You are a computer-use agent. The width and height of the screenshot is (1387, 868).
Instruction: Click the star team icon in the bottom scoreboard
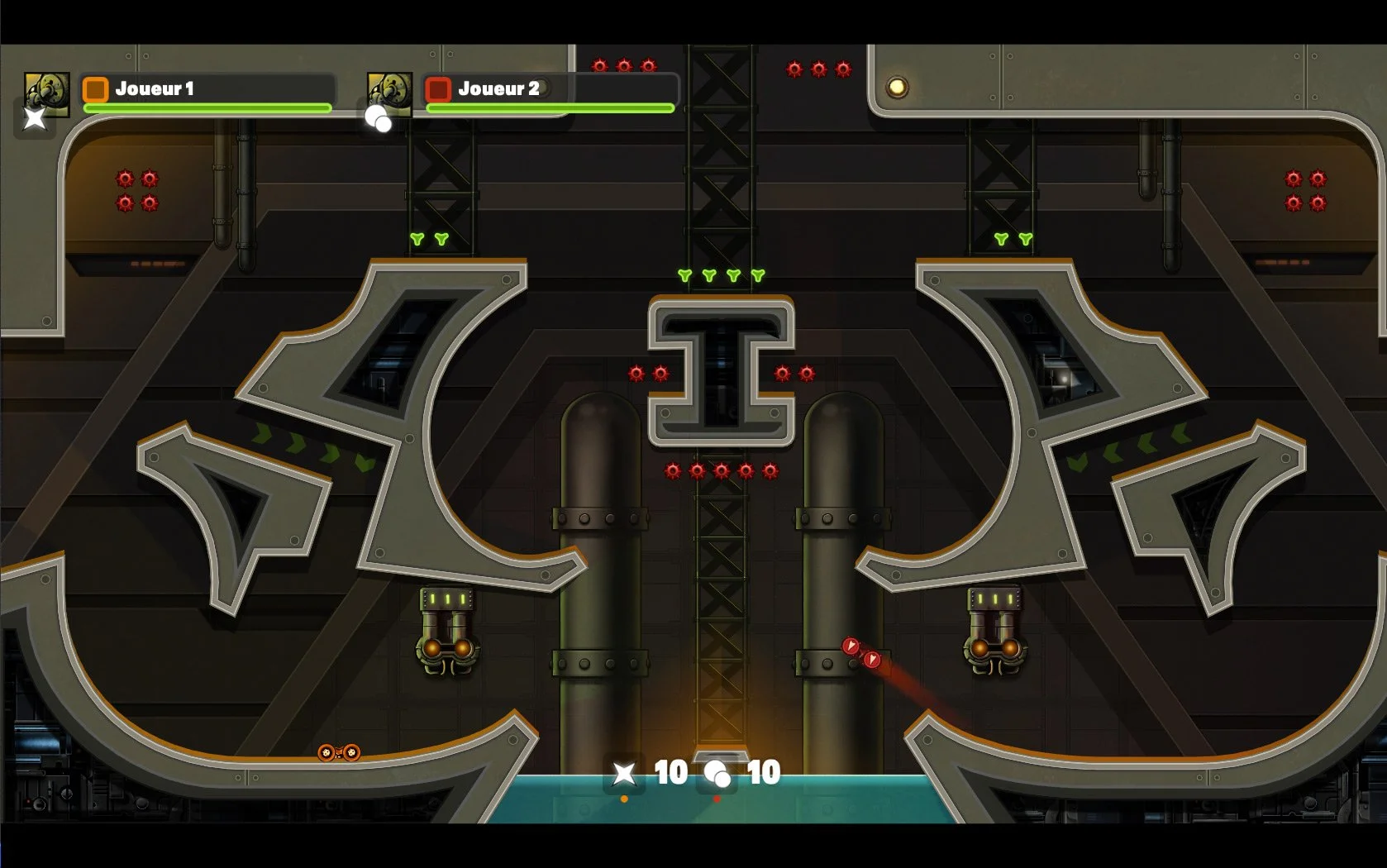624,773
